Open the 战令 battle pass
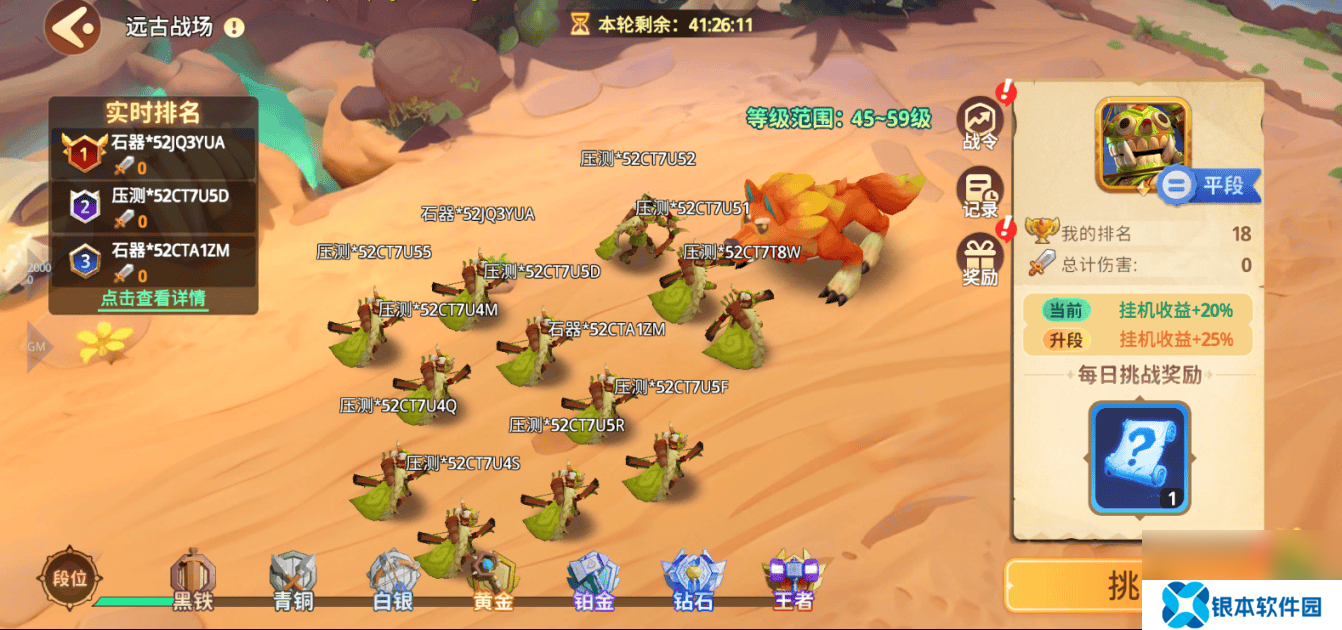 pos(981,125)
